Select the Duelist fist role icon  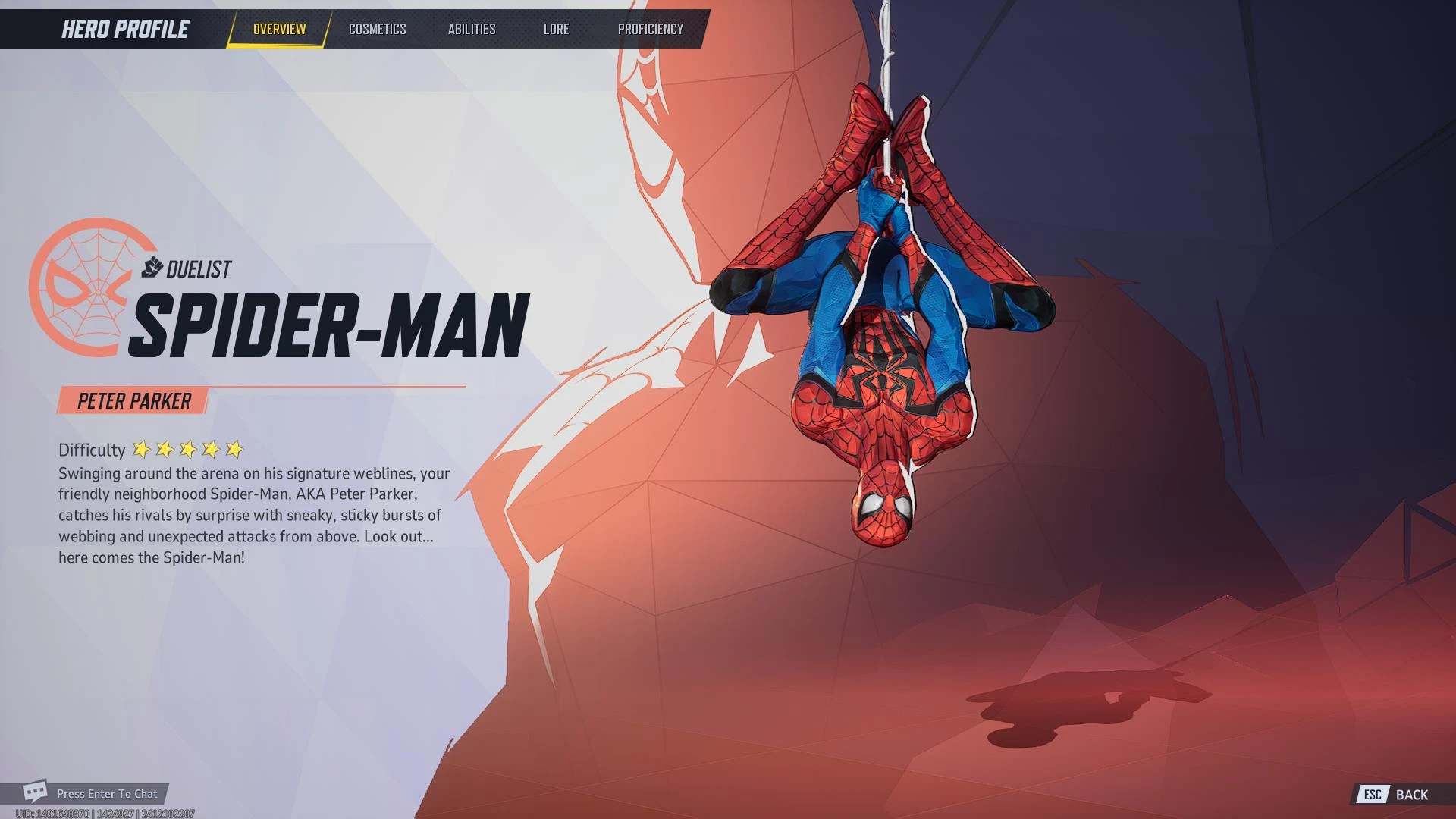coord(152,268)
